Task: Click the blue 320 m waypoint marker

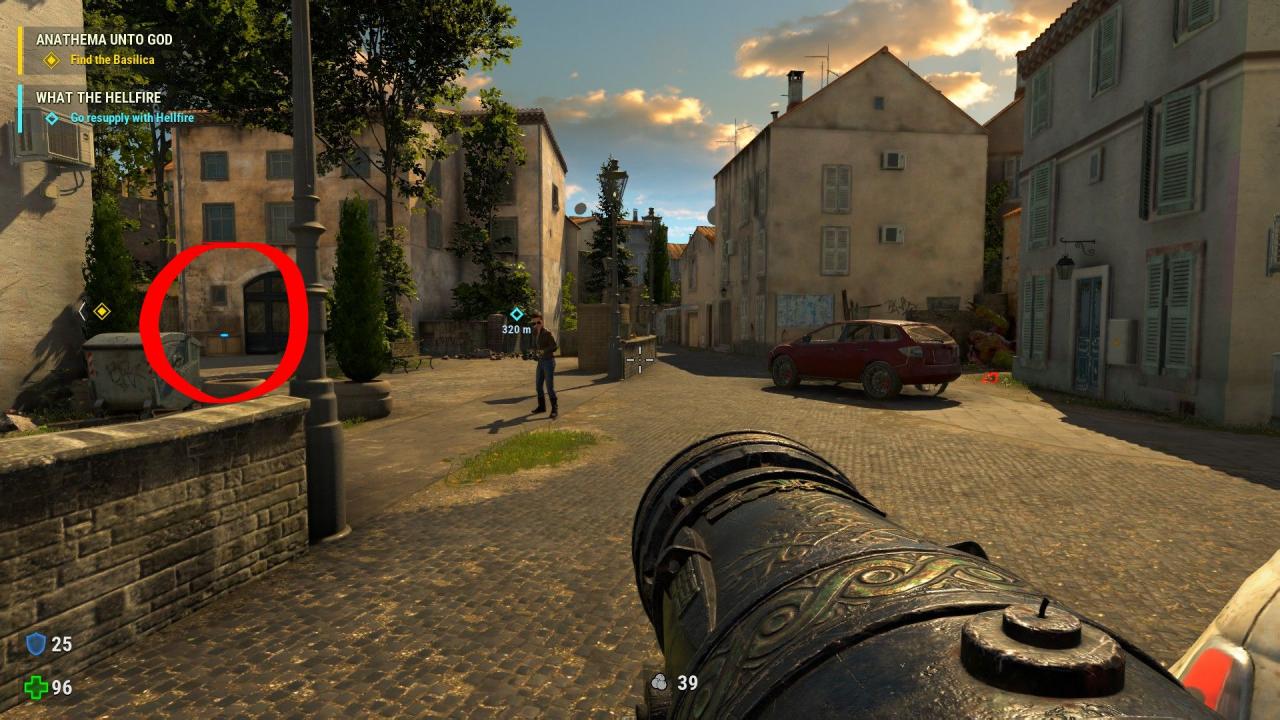Action: (517, 314)
